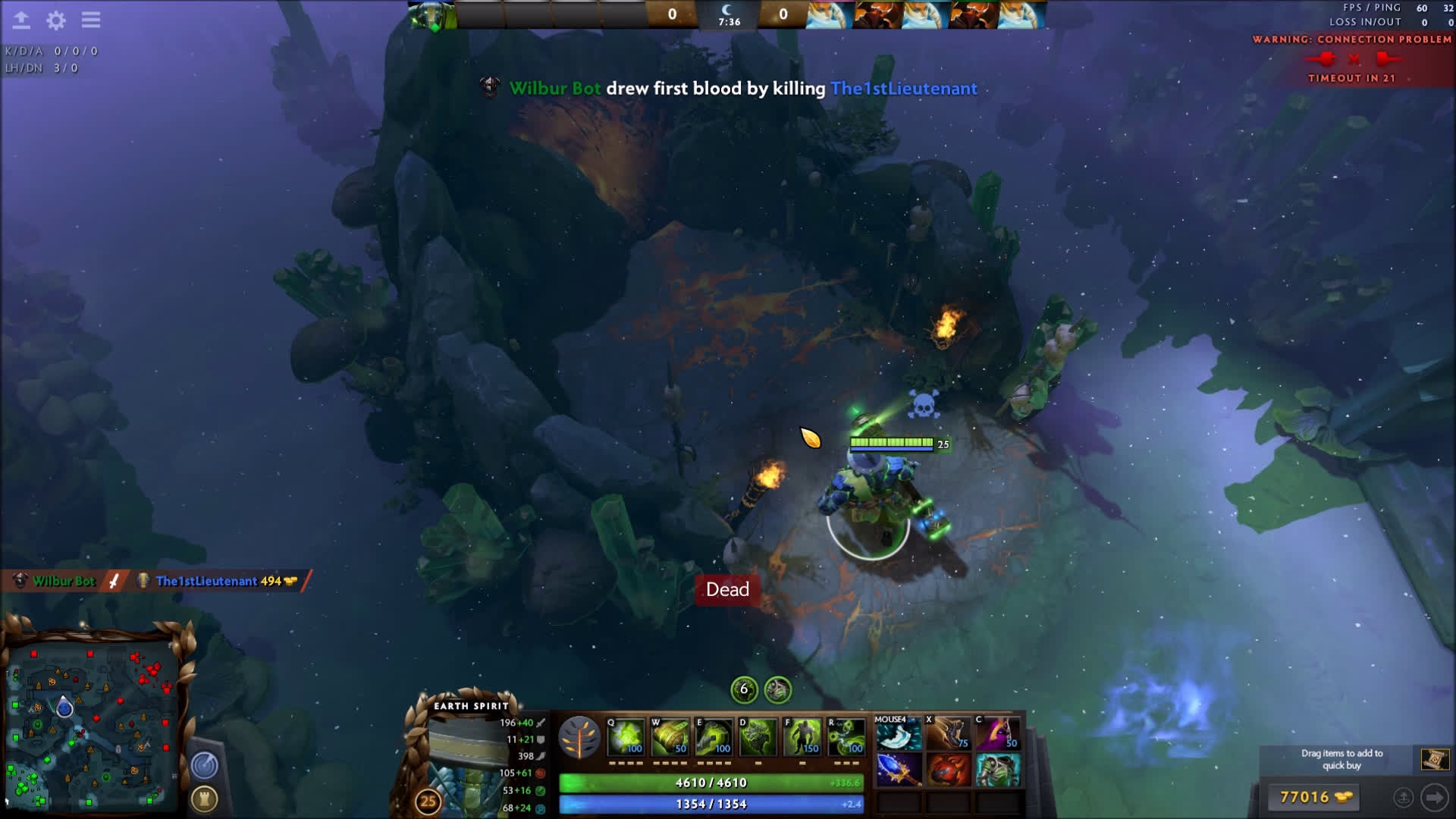Click the upload arrow icon at top-left
Screen dimensions: 1456x819
point(21,20)
